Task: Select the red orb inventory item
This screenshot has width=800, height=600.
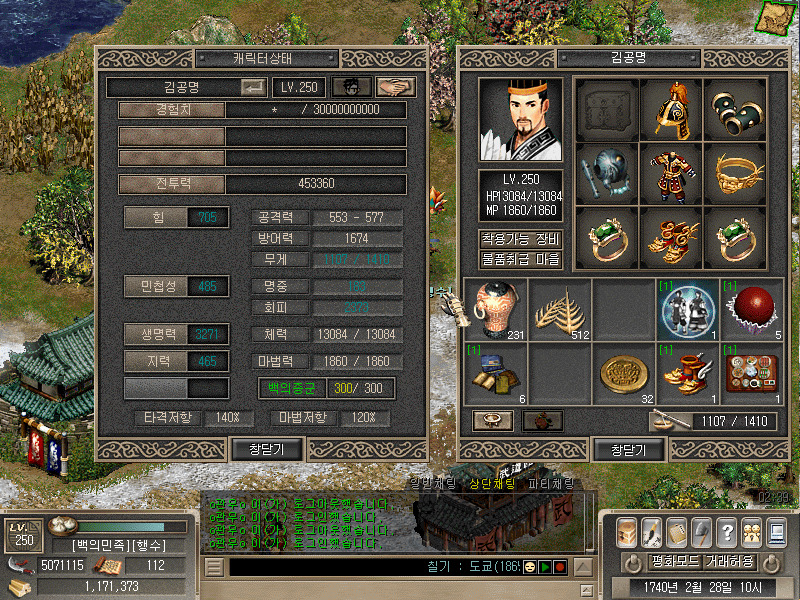Action: coord(751,308)
